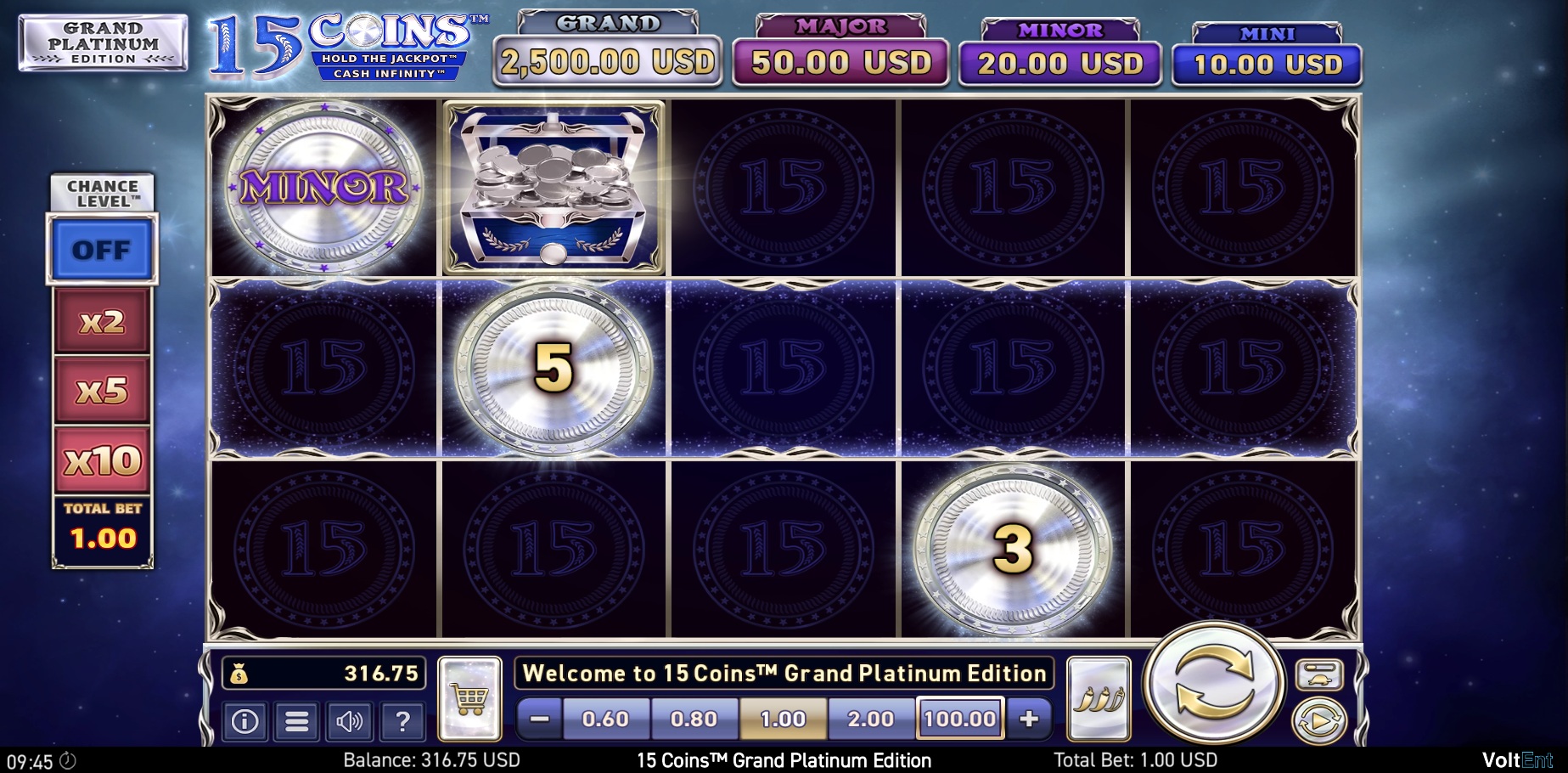This screenshot has height=773, width=1568.
Task: Turn off Chance Level with OFF button
Action: coord(102,250)
